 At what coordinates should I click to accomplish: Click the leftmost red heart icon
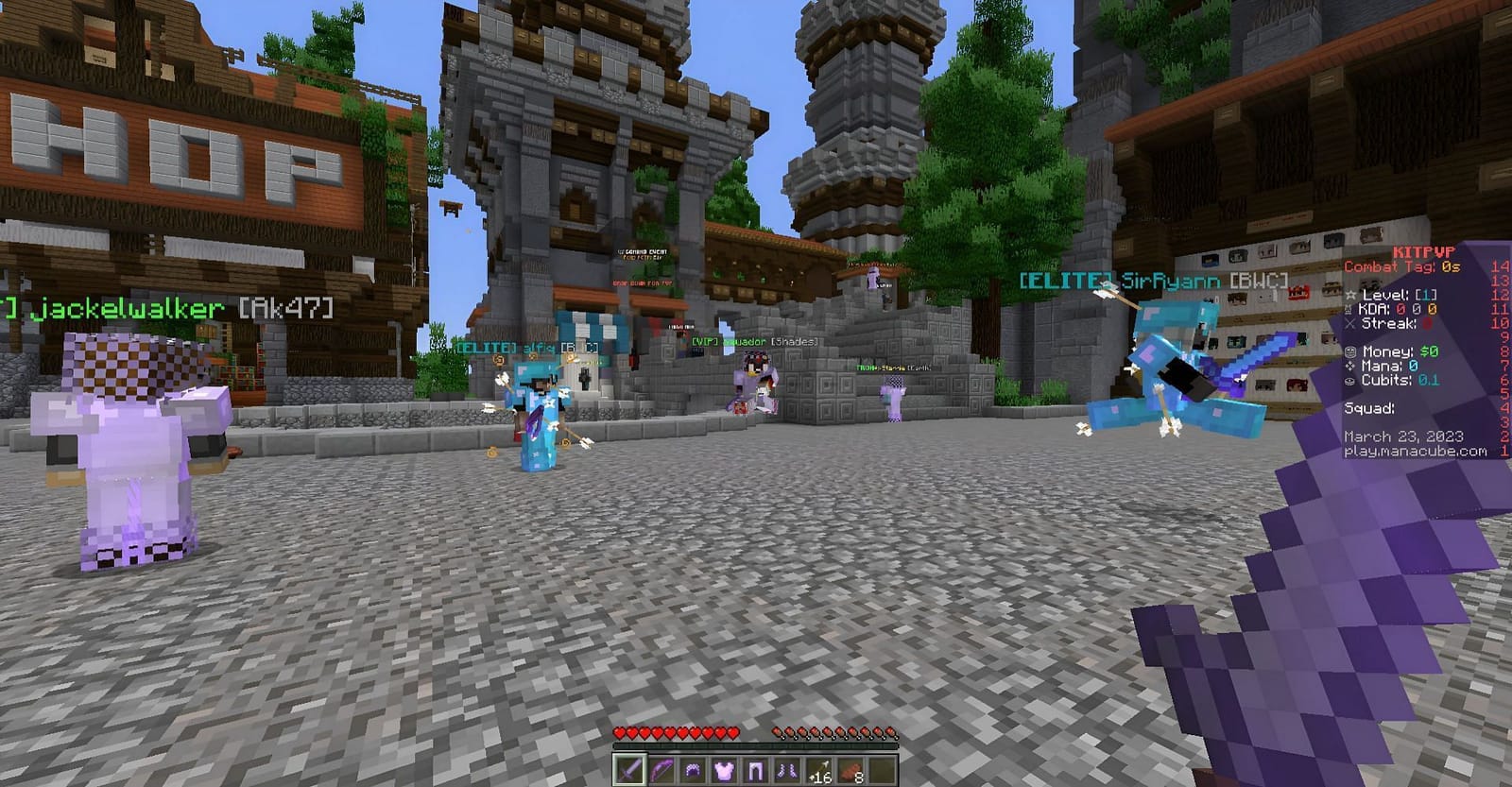pos(619,733)
